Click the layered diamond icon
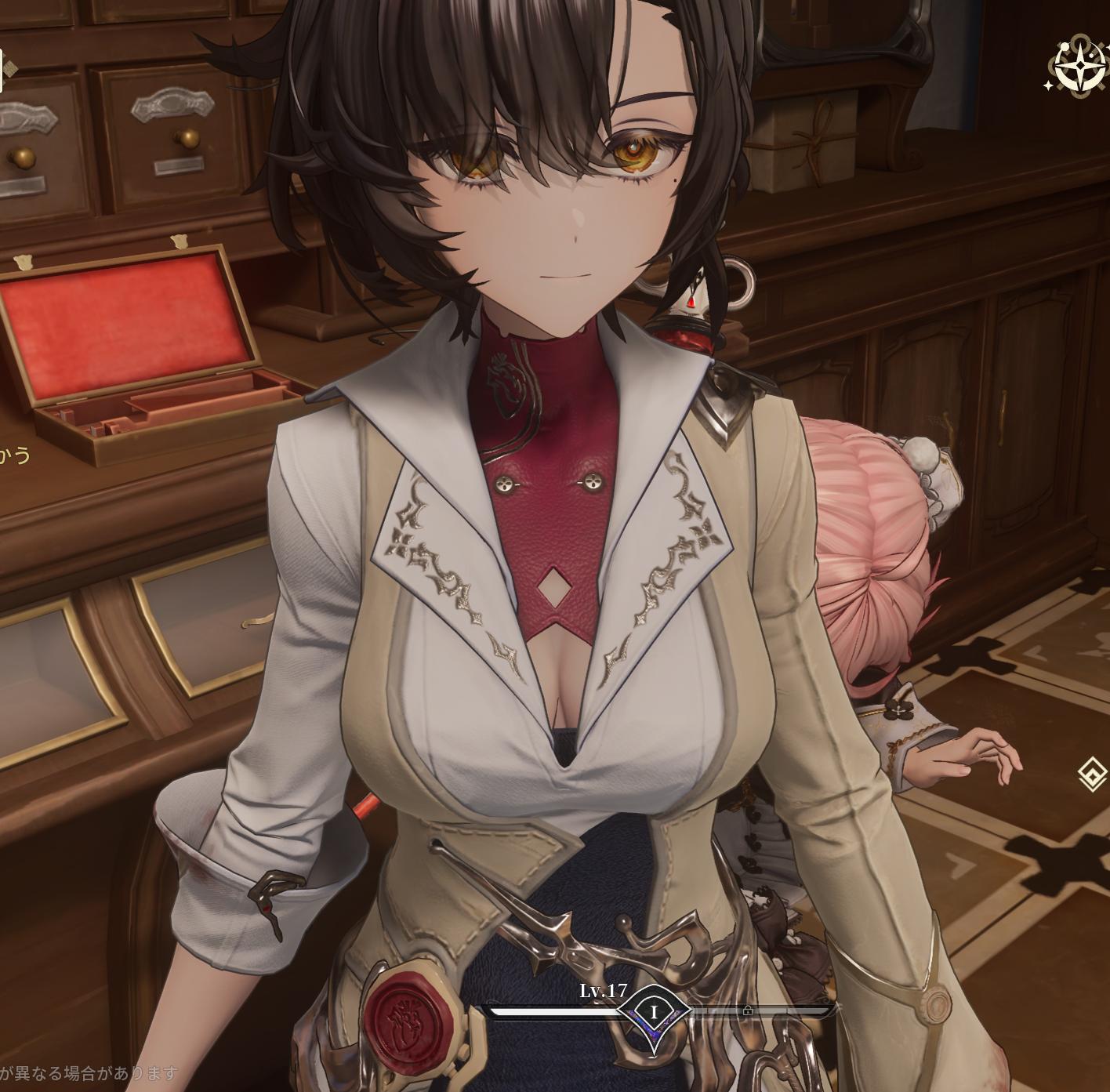 [x=1092, y=775]
